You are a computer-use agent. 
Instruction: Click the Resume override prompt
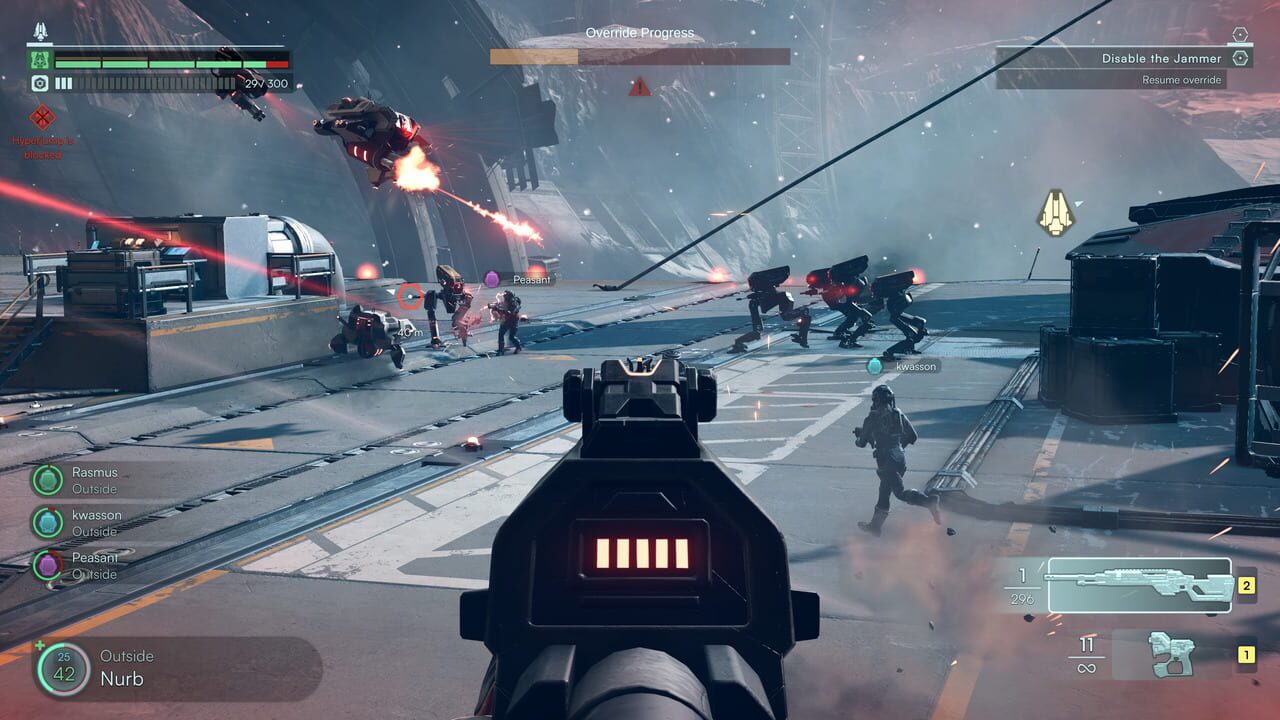click(1180, 80)
